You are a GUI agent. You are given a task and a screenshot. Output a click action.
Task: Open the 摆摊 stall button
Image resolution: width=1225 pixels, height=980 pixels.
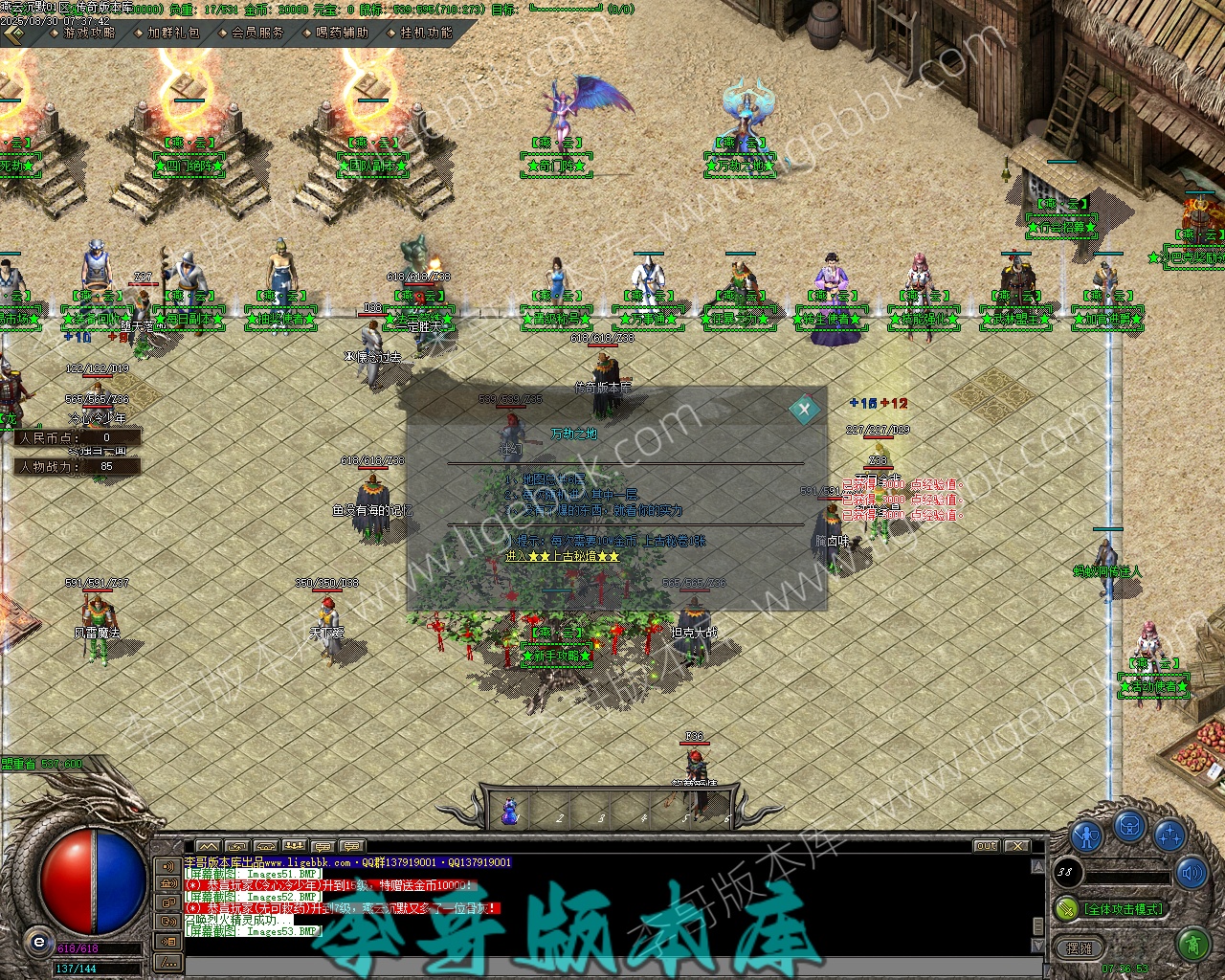click(1079, 947)
